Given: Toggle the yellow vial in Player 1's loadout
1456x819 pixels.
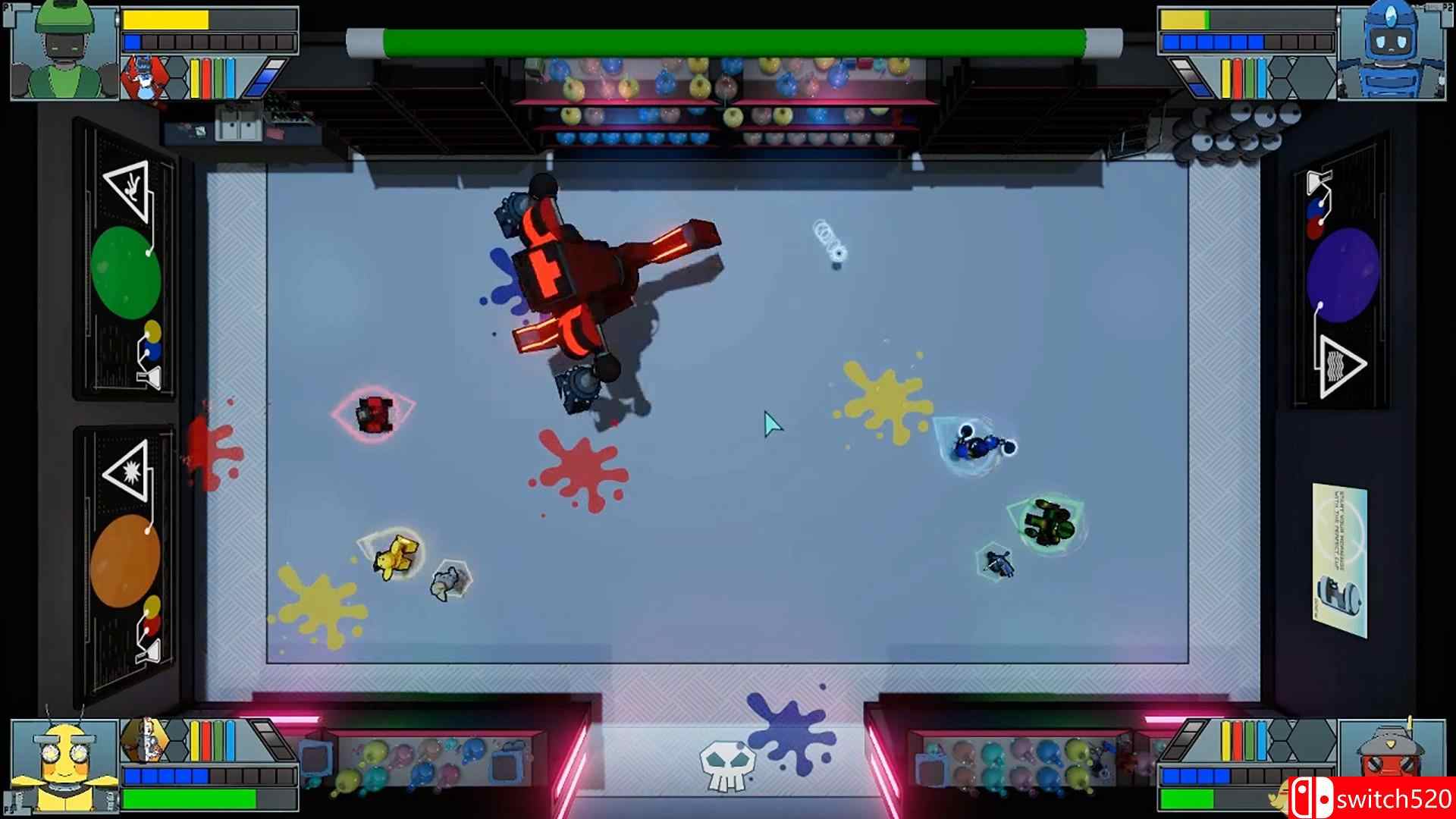Looking at the screenshot, I should point(196,77).
